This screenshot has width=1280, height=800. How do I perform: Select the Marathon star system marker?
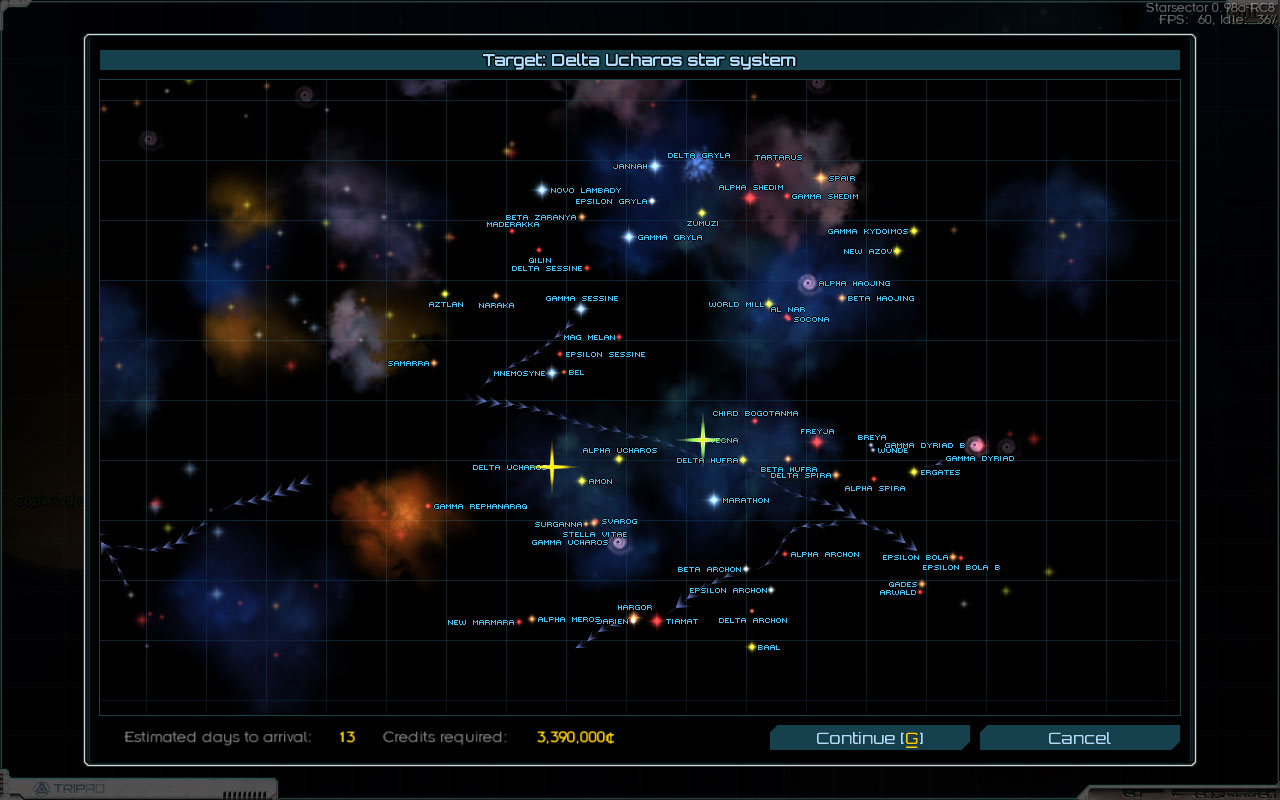[x=714, y=499]
